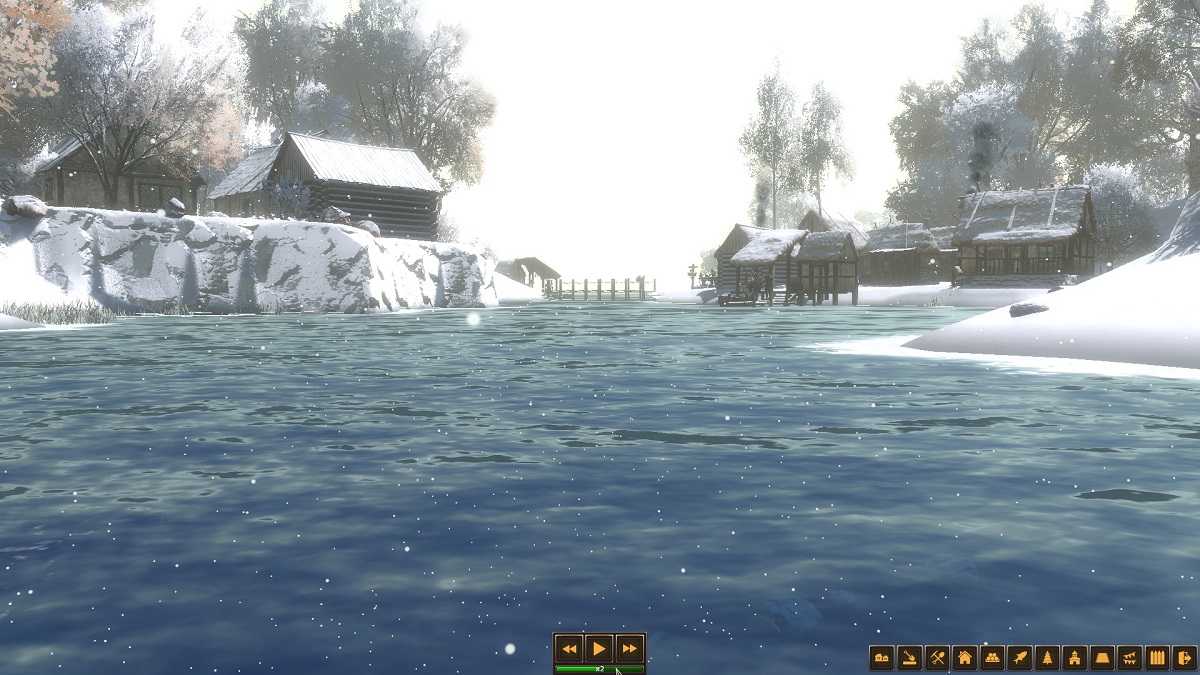Image resolution: width=1200 pixels, height=675 pixels.
Task: Open the pine tree category
Action: coord(1047,658)
